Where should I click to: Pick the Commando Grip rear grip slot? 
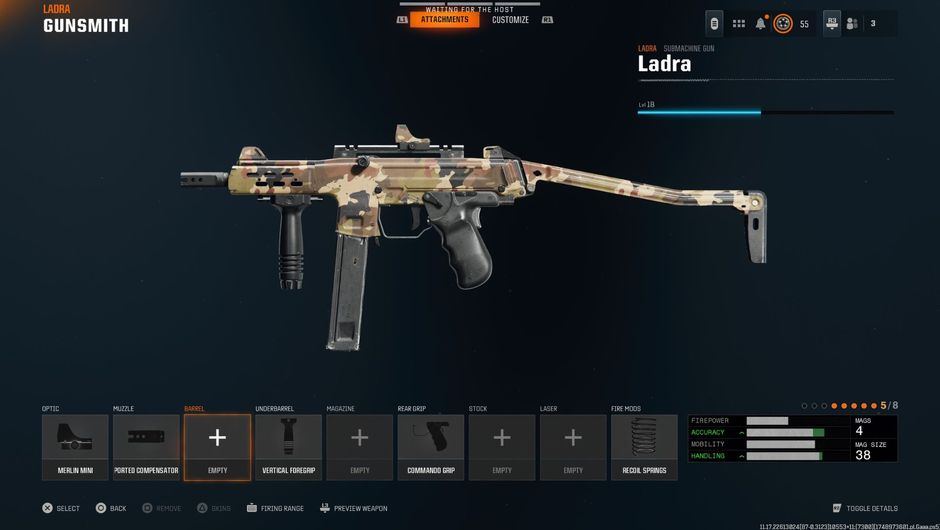pos(431,447)
